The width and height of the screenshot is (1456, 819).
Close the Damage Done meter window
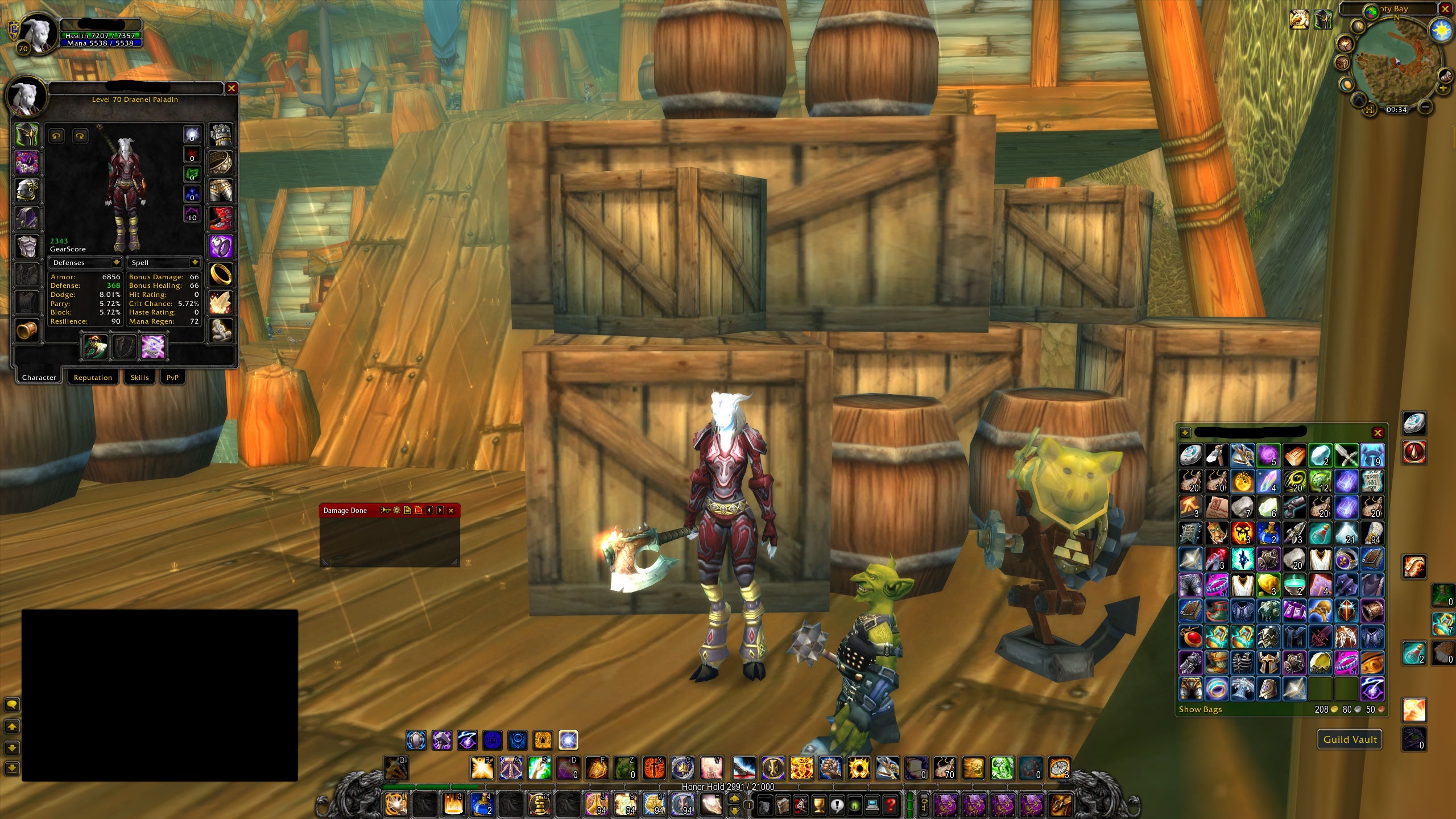pos(451,511)
